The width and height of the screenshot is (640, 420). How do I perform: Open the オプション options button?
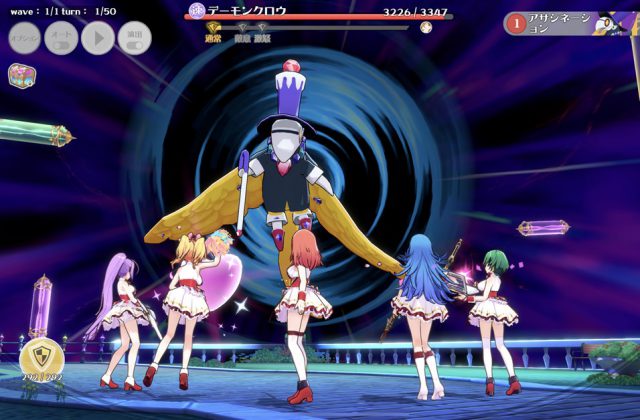click(24, 38)
